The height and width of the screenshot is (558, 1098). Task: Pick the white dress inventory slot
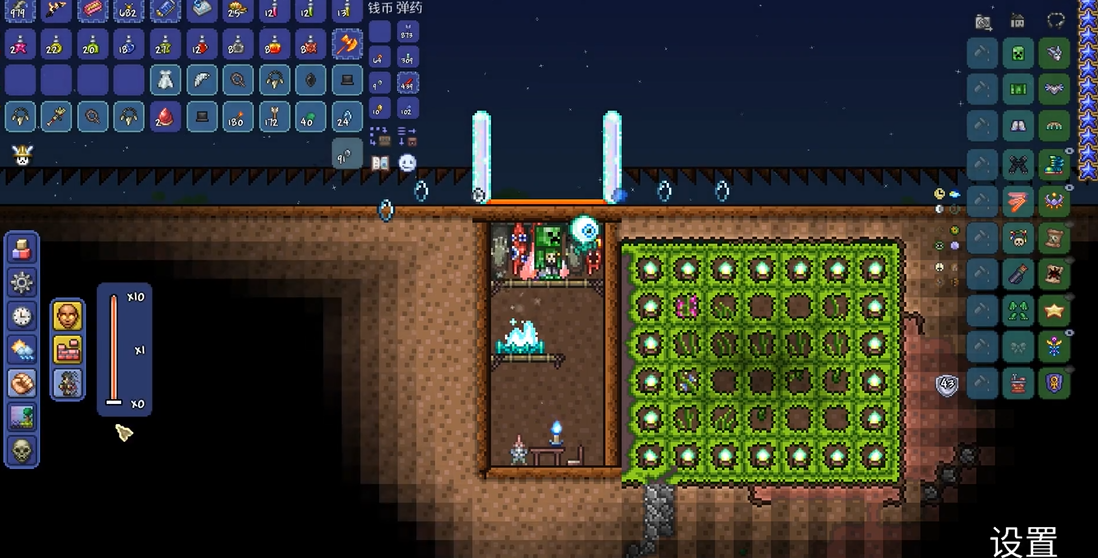[x=166, y=80]
